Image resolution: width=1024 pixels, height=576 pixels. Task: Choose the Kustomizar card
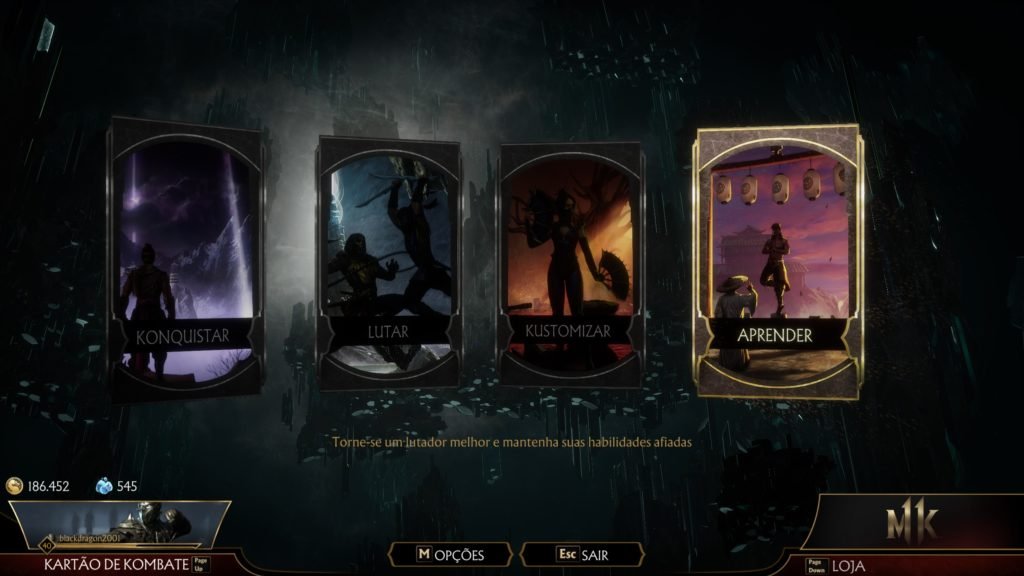(x=571, y=263)
